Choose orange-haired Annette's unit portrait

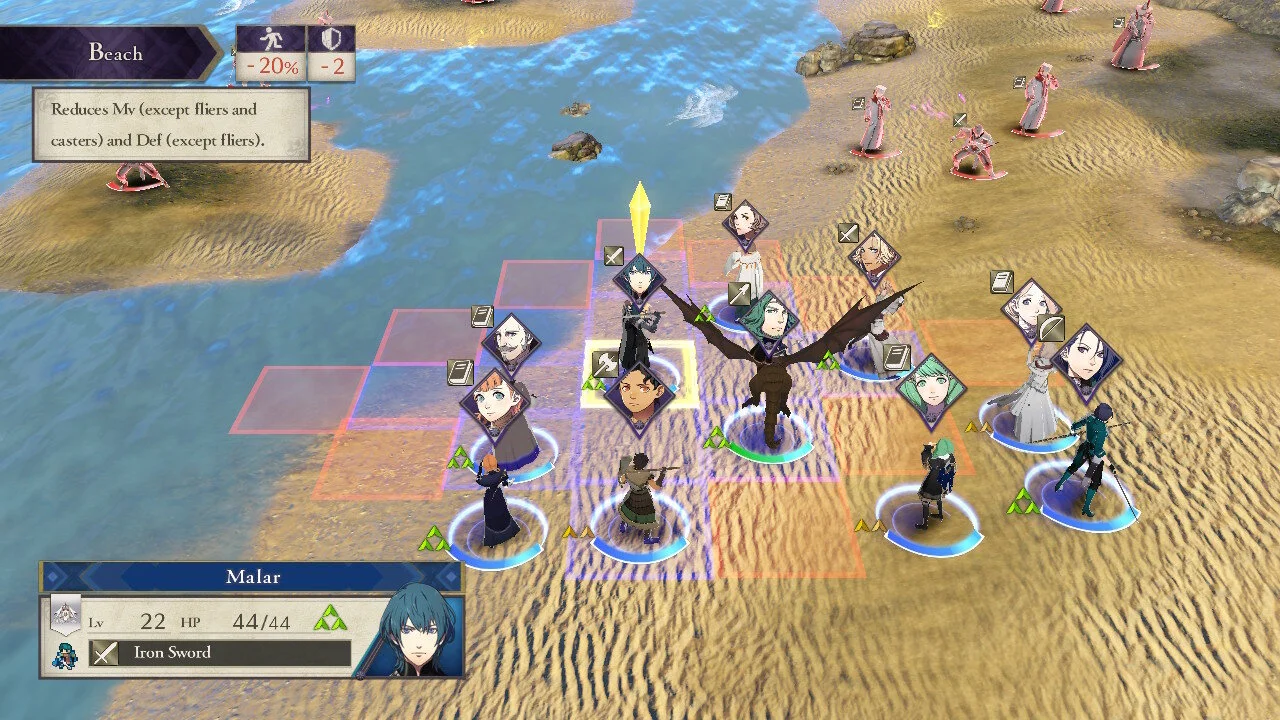(x=490, y=402)
